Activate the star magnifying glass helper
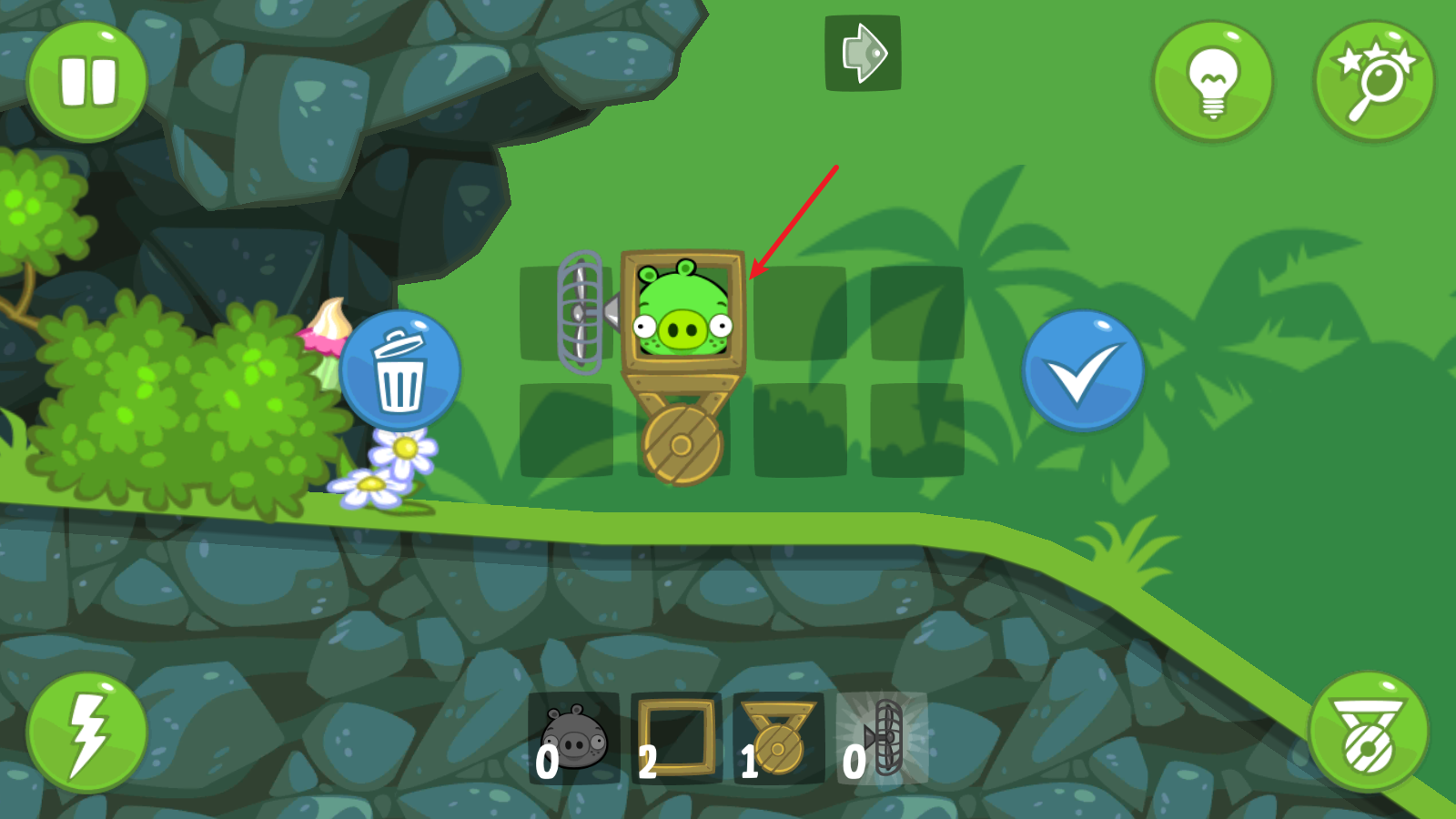 pos(1374,82)
